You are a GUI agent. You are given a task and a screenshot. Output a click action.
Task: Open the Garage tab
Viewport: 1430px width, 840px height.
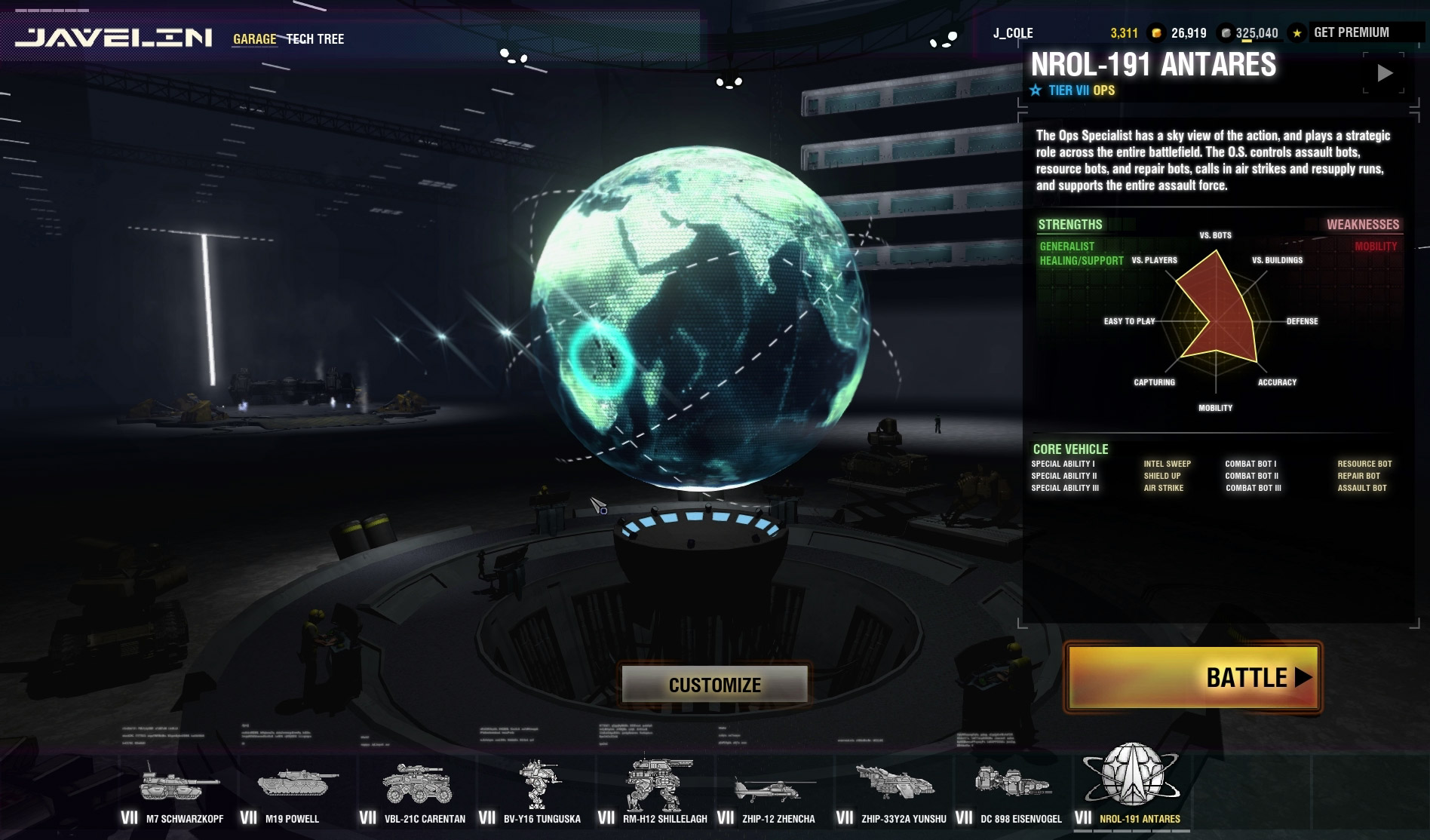pyautogui.click(x=254, y=38)
